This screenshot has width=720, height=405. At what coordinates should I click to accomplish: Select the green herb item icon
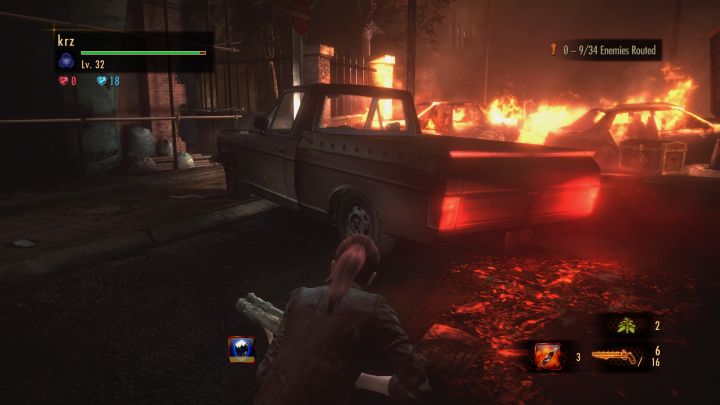click(x=629, y=325)
